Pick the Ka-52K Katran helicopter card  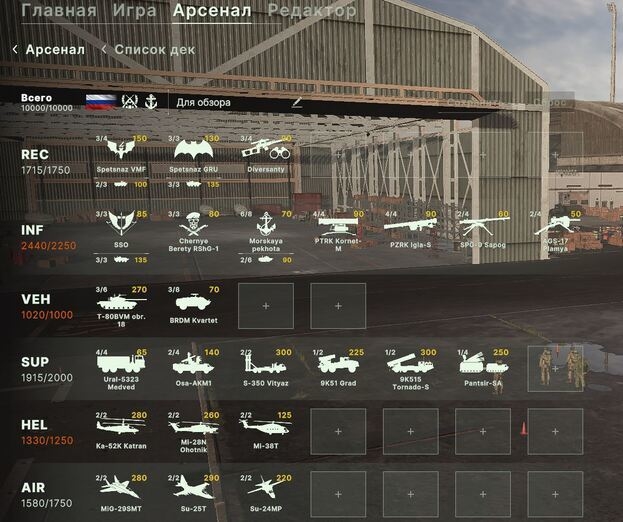pos(121,430)
